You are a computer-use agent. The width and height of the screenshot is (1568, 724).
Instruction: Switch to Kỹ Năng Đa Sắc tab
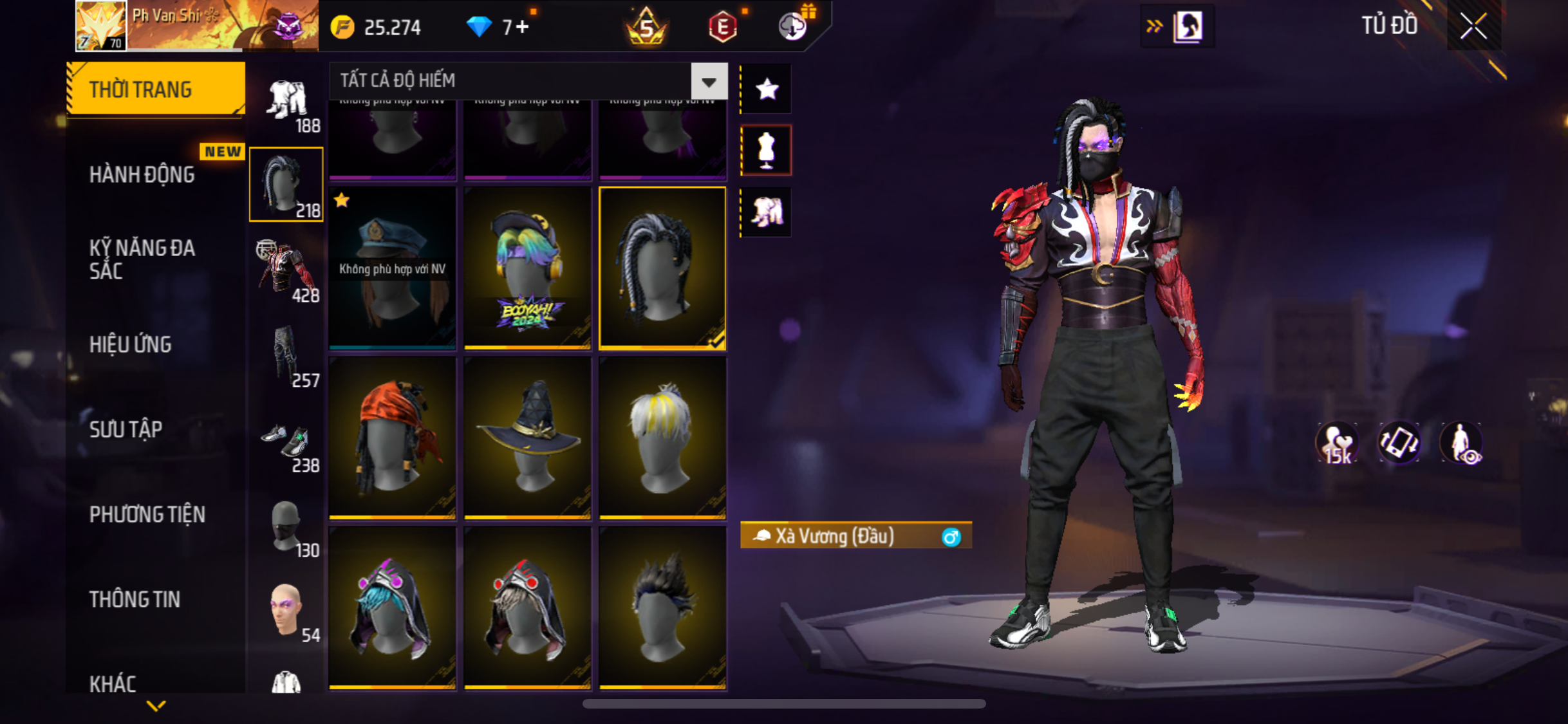click(x=142, y=259)
